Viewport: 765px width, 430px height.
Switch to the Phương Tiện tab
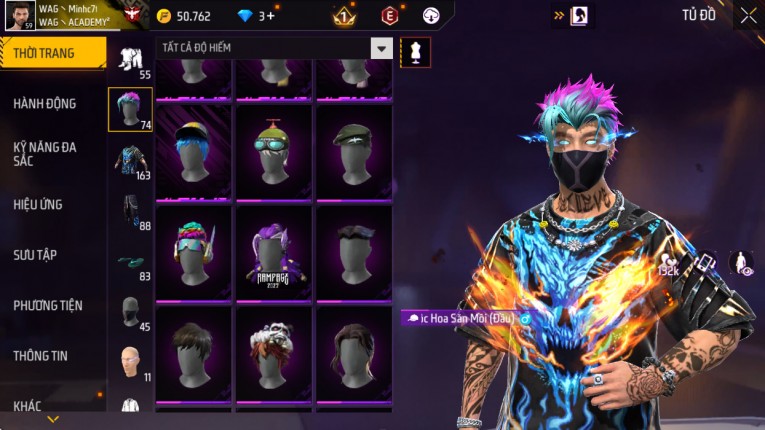[48, 305]
